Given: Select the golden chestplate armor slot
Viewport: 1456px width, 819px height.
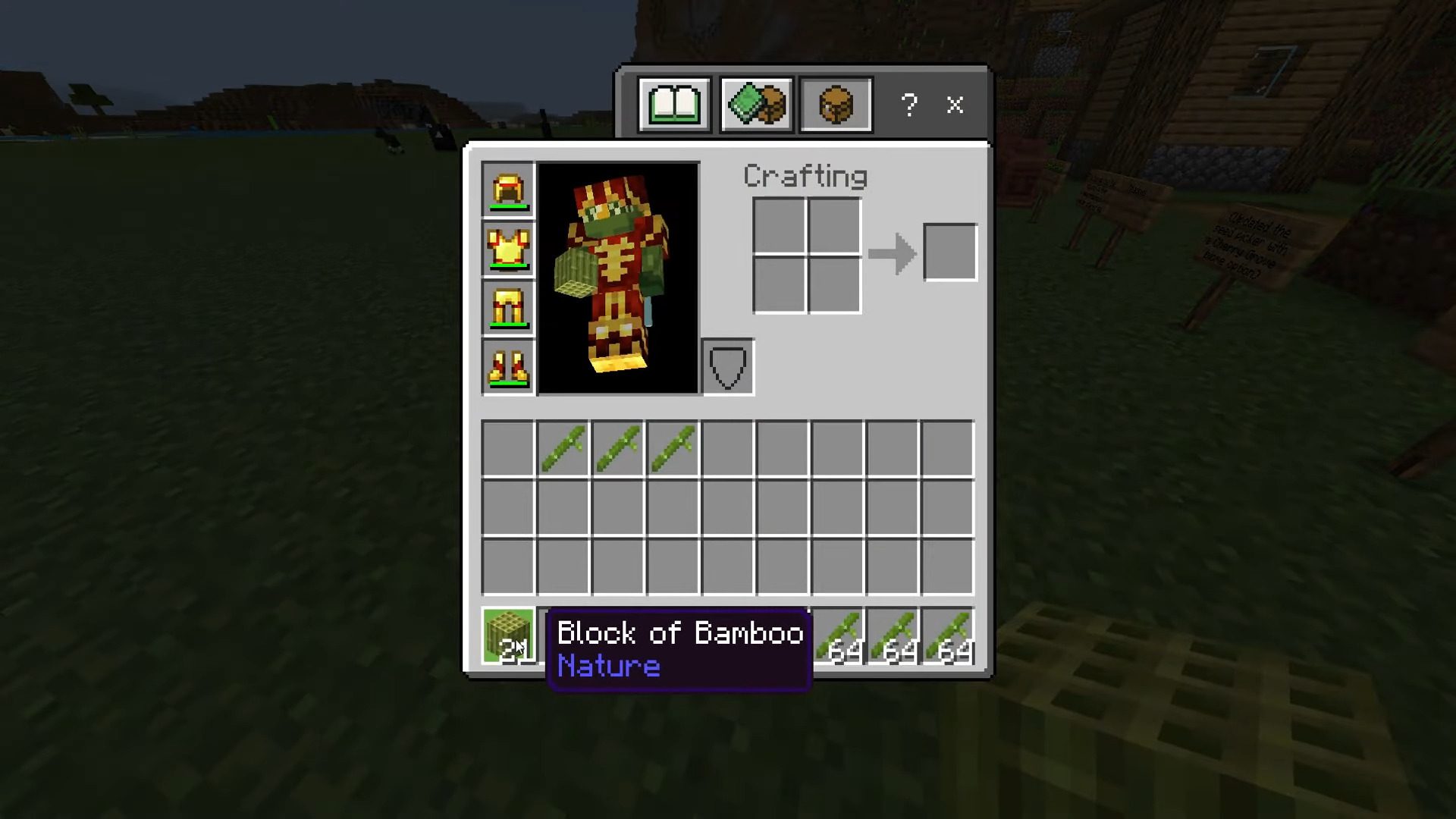Looking at the screenshot, I should (x=507, y=249).
